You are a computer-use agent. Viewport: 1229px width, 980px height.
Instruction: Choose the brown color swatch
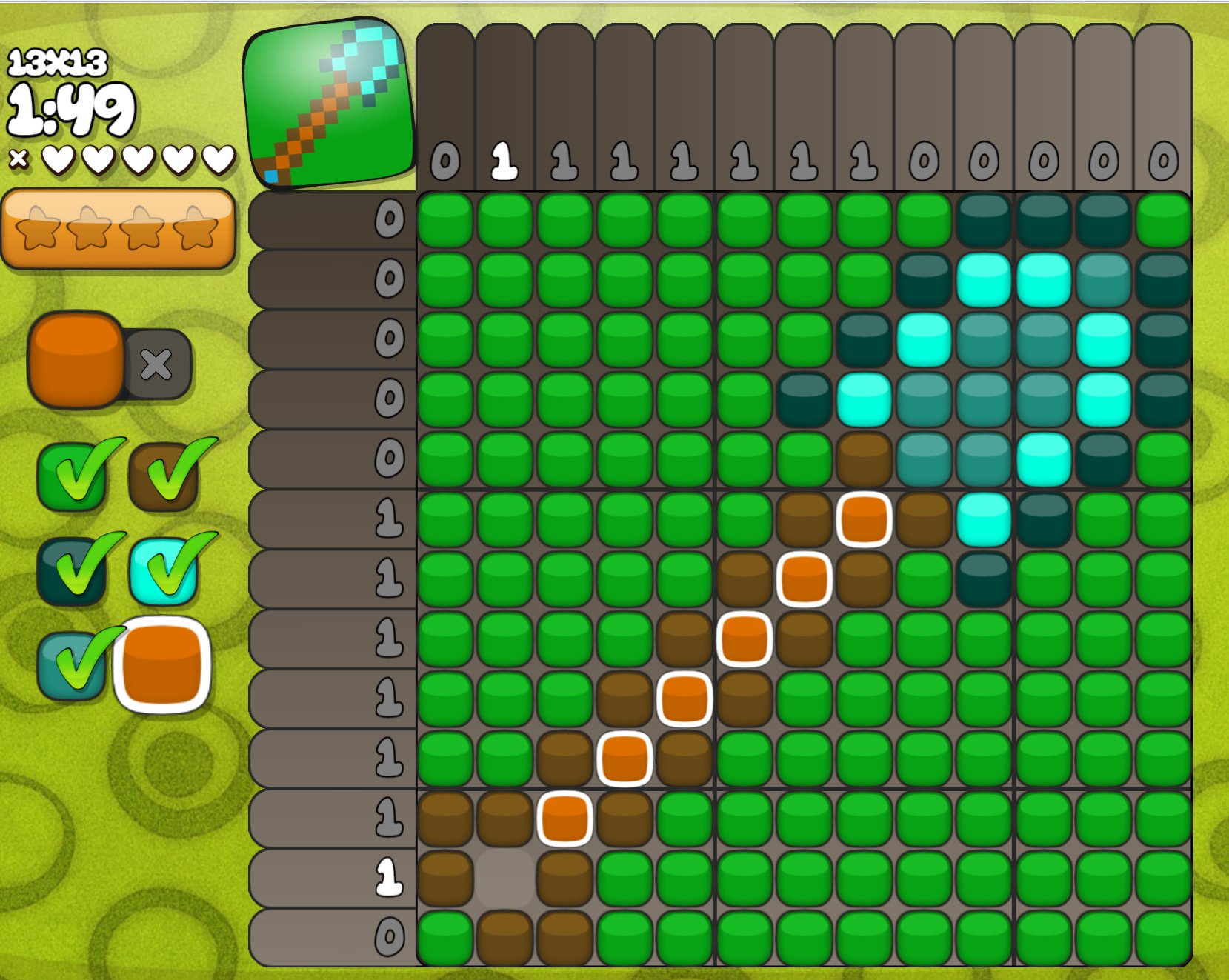[164, 478]
